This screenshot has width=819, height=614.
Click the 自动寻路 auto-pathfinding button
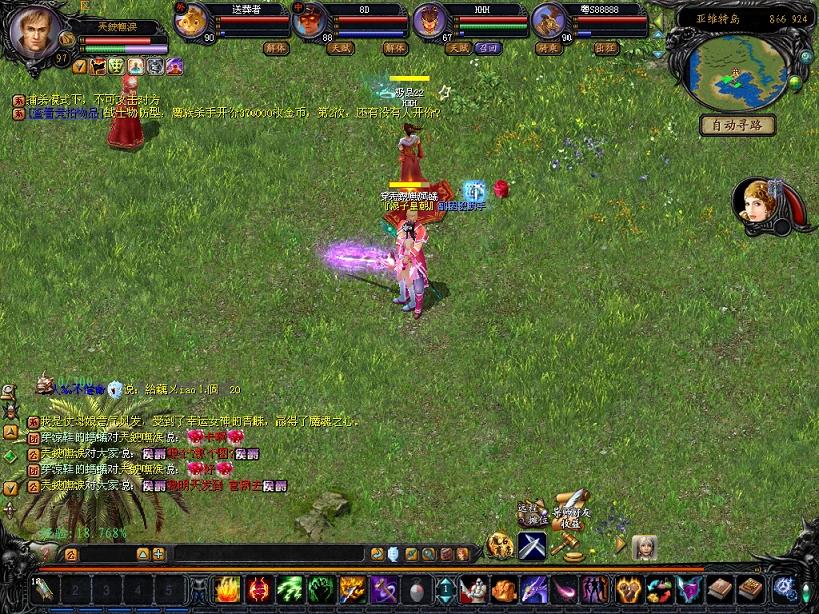click(737, 125)
